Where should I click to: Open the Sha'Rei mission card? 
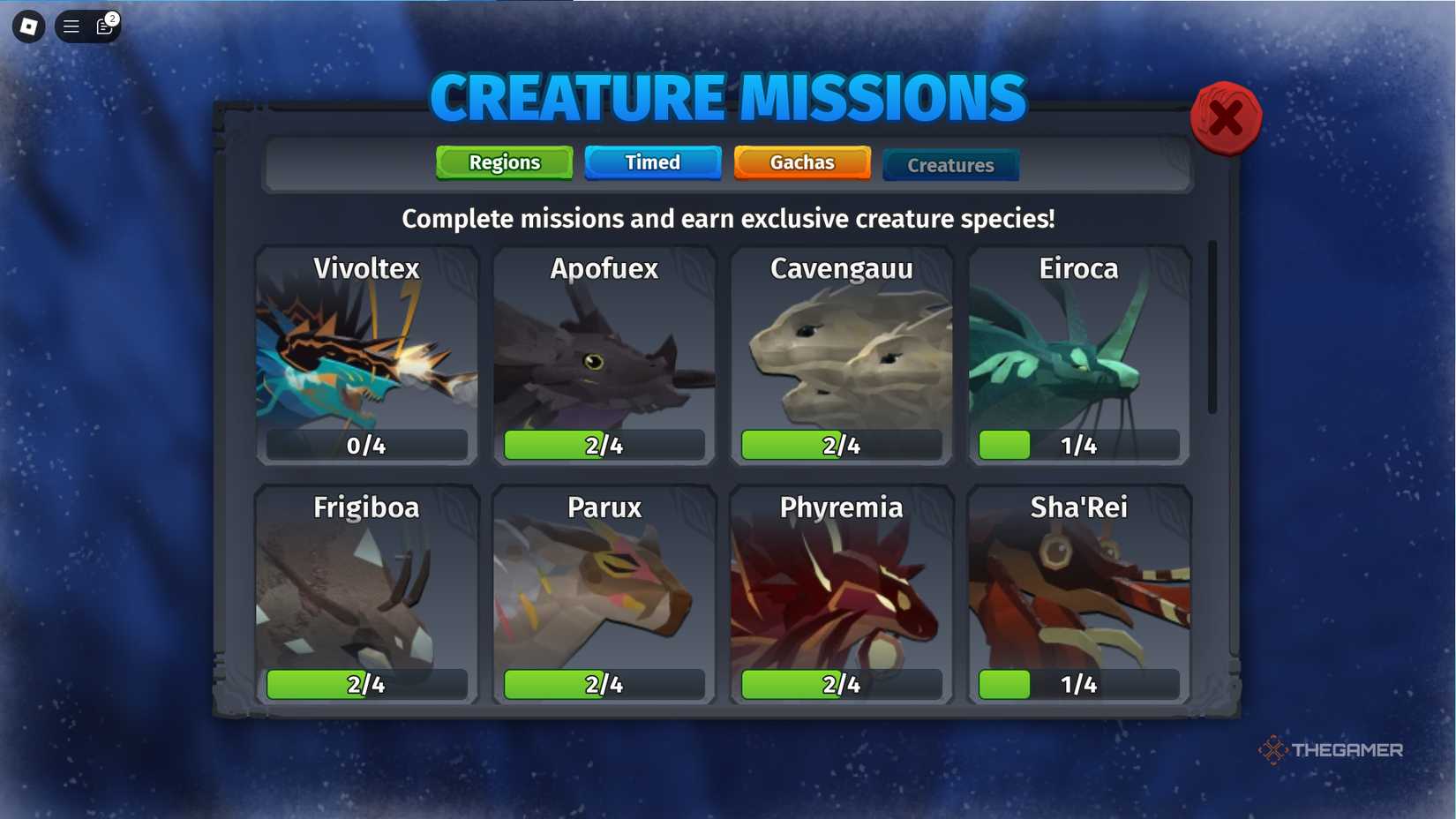1078,591
